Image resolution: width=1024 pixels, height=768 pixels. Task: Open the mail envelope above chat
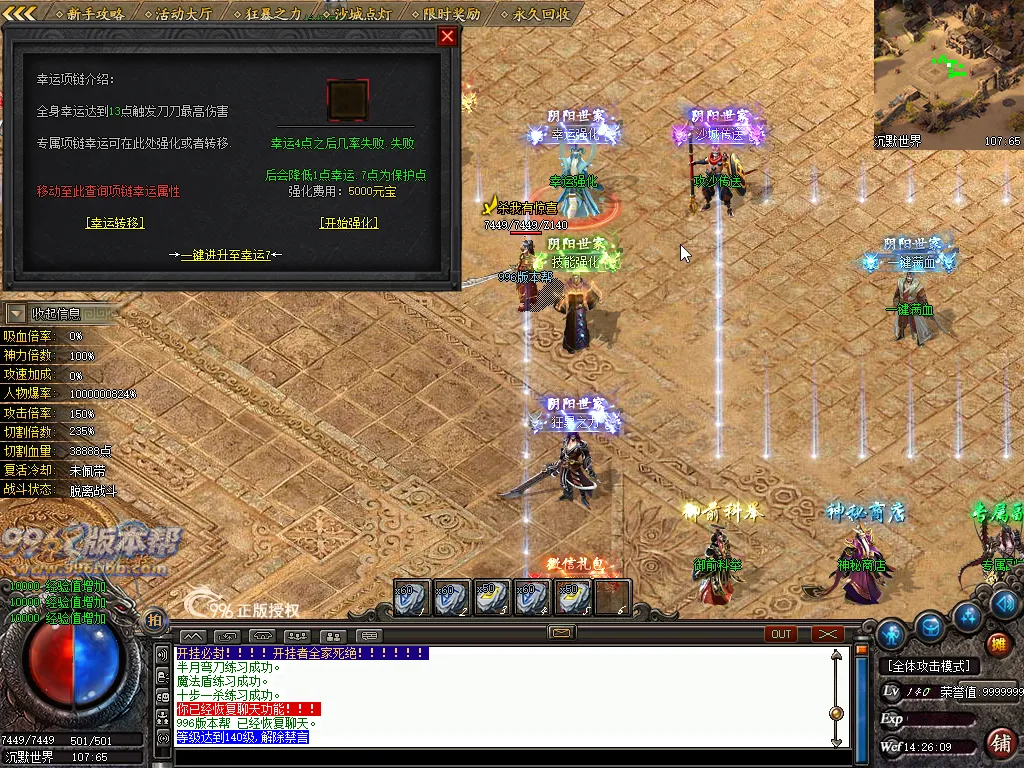[x=561, y=633]
